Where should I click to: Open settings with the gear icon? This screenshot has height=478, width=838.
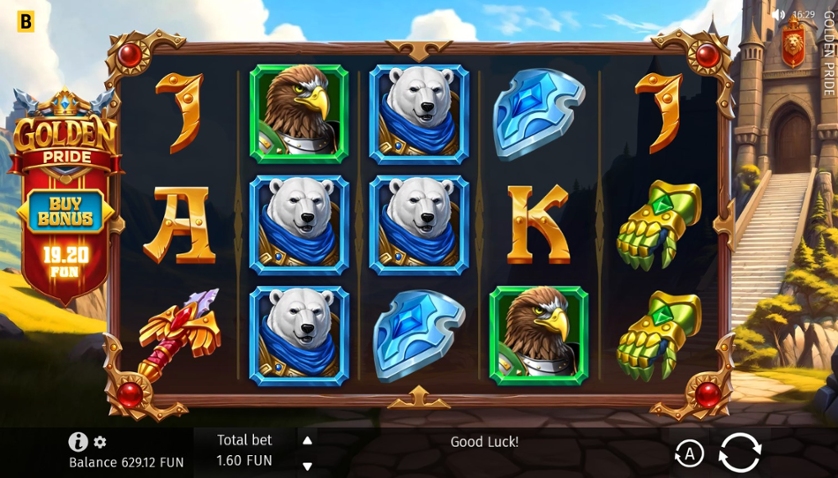coord(100,442)
